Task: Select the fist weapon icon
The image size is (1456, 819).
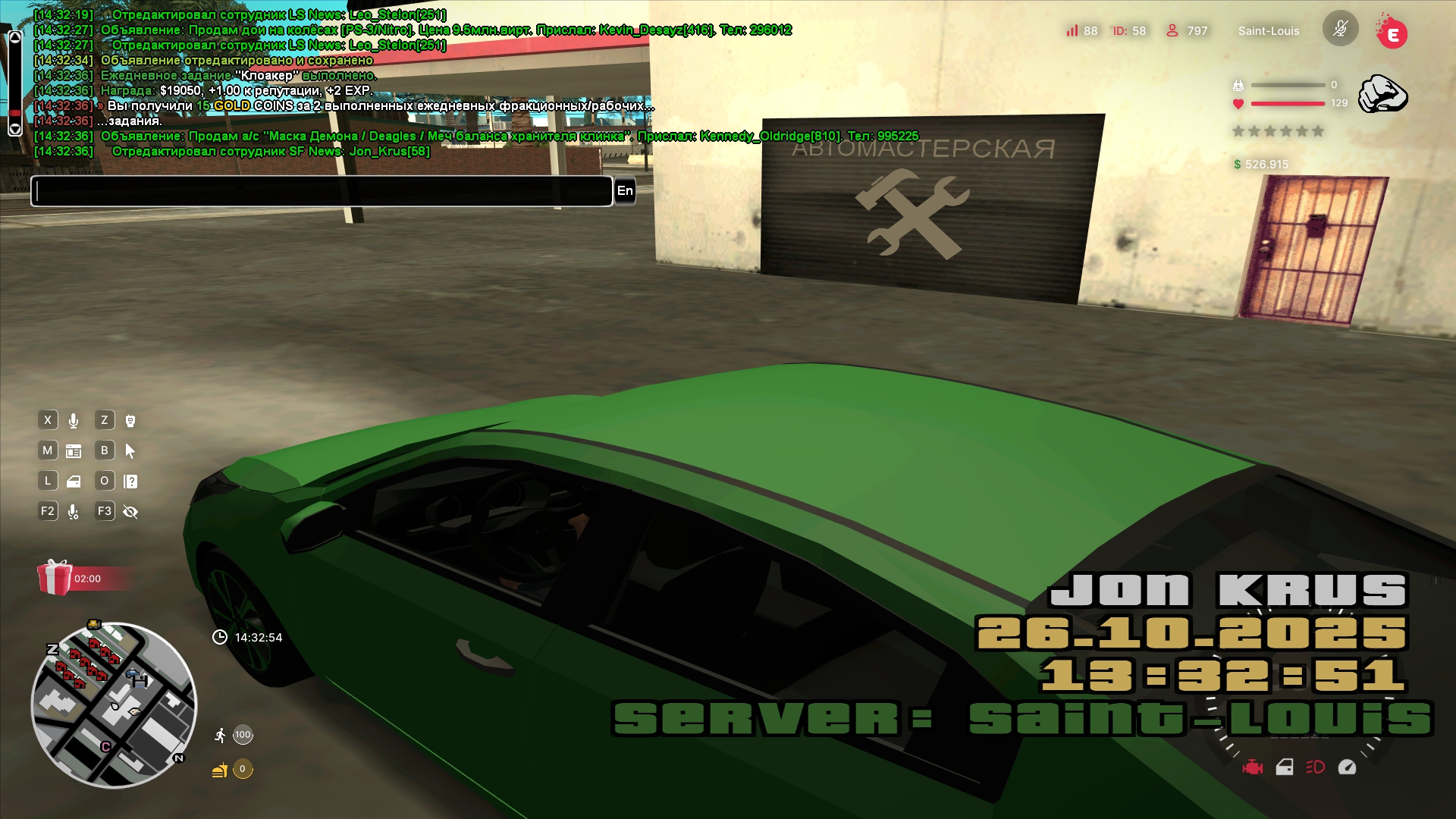Action: [1382, 94]
